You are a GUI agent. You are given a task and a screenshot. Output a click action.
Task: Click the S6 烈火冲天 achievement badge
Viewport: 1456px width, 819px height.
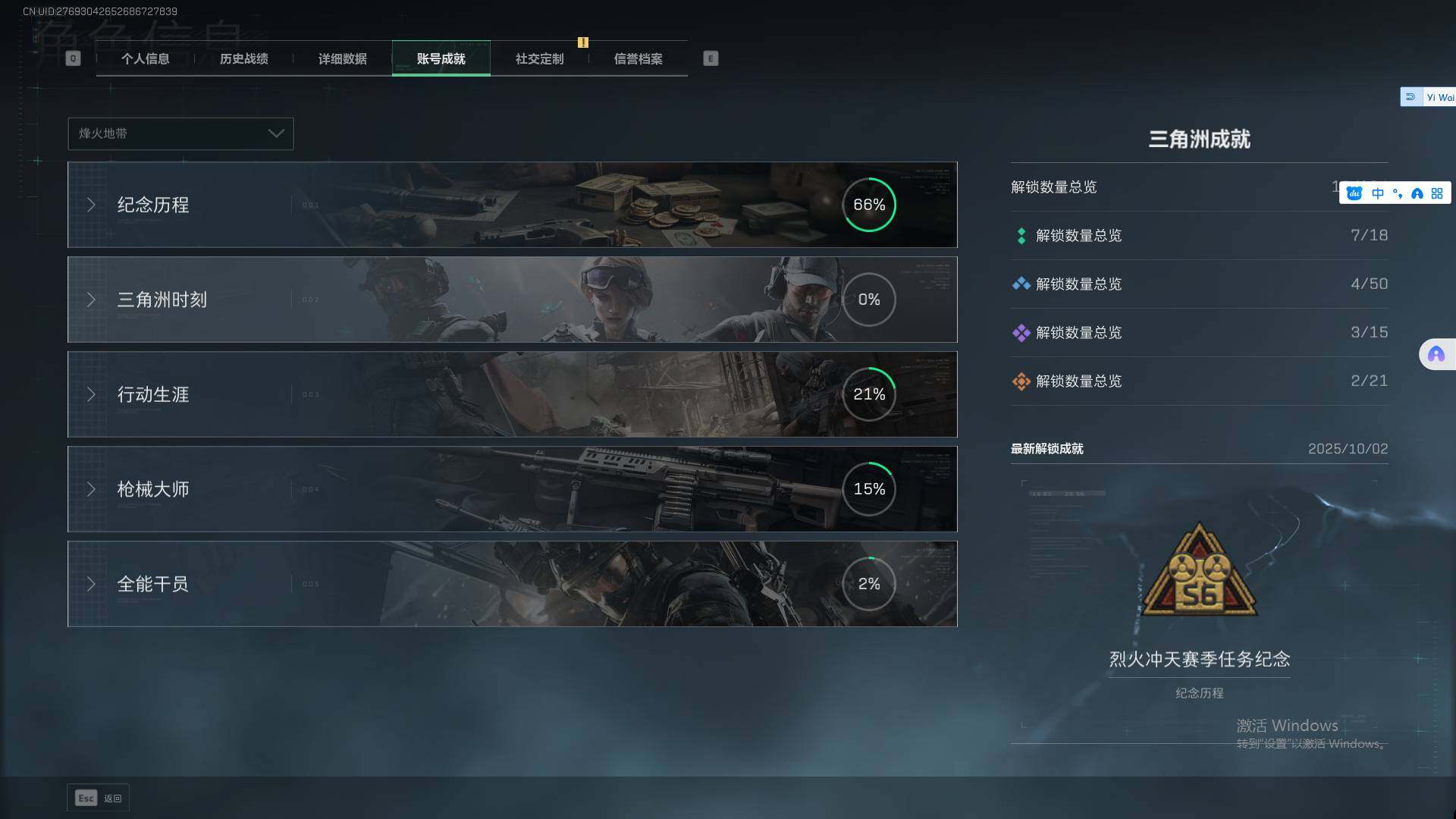point(1199,570)
